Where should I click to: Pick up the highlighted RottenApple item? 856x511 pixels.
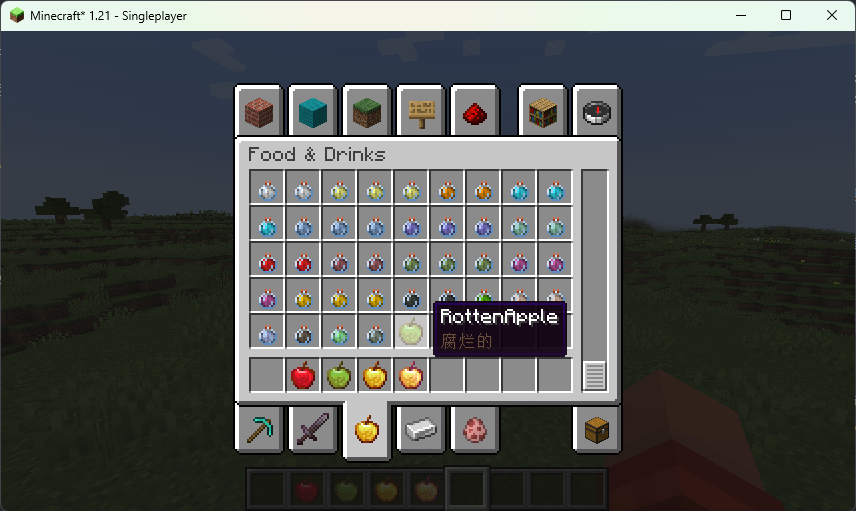pos(411,331)
